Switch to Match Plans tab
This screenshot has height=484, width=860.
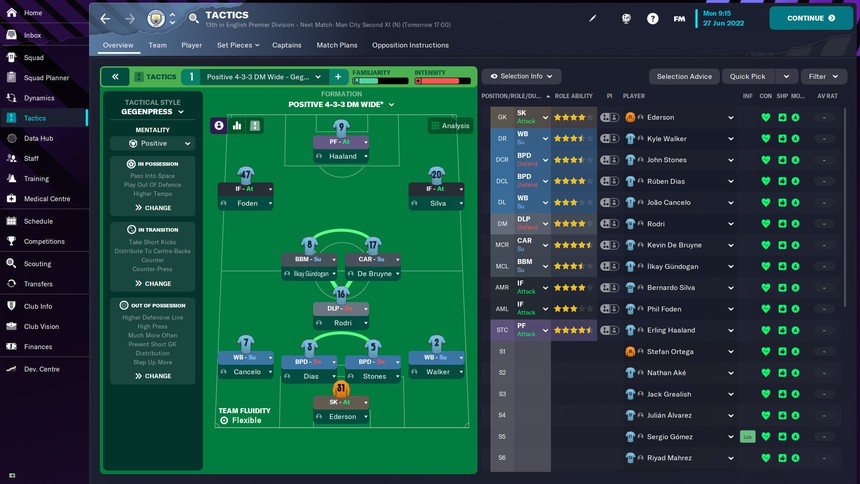(x=337, y=45)
